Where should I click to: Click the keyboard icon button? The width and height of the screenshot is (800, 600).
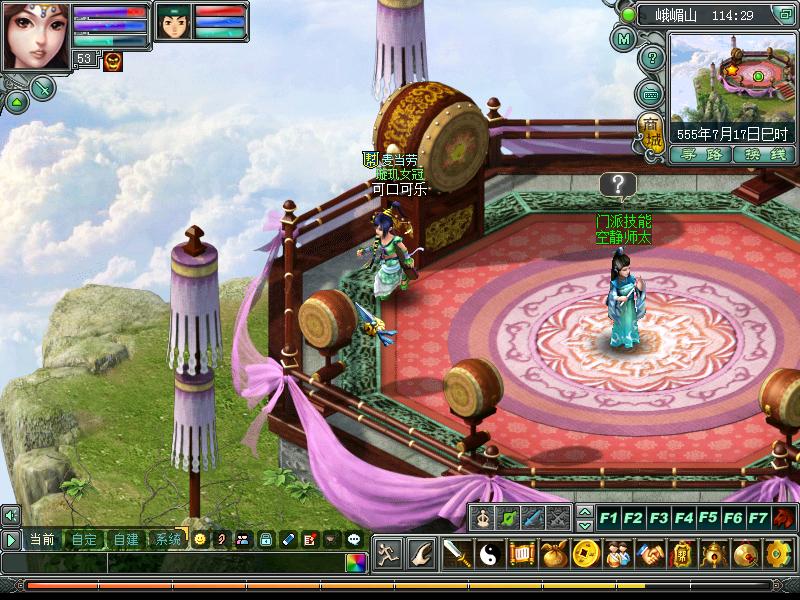(651, 94)
